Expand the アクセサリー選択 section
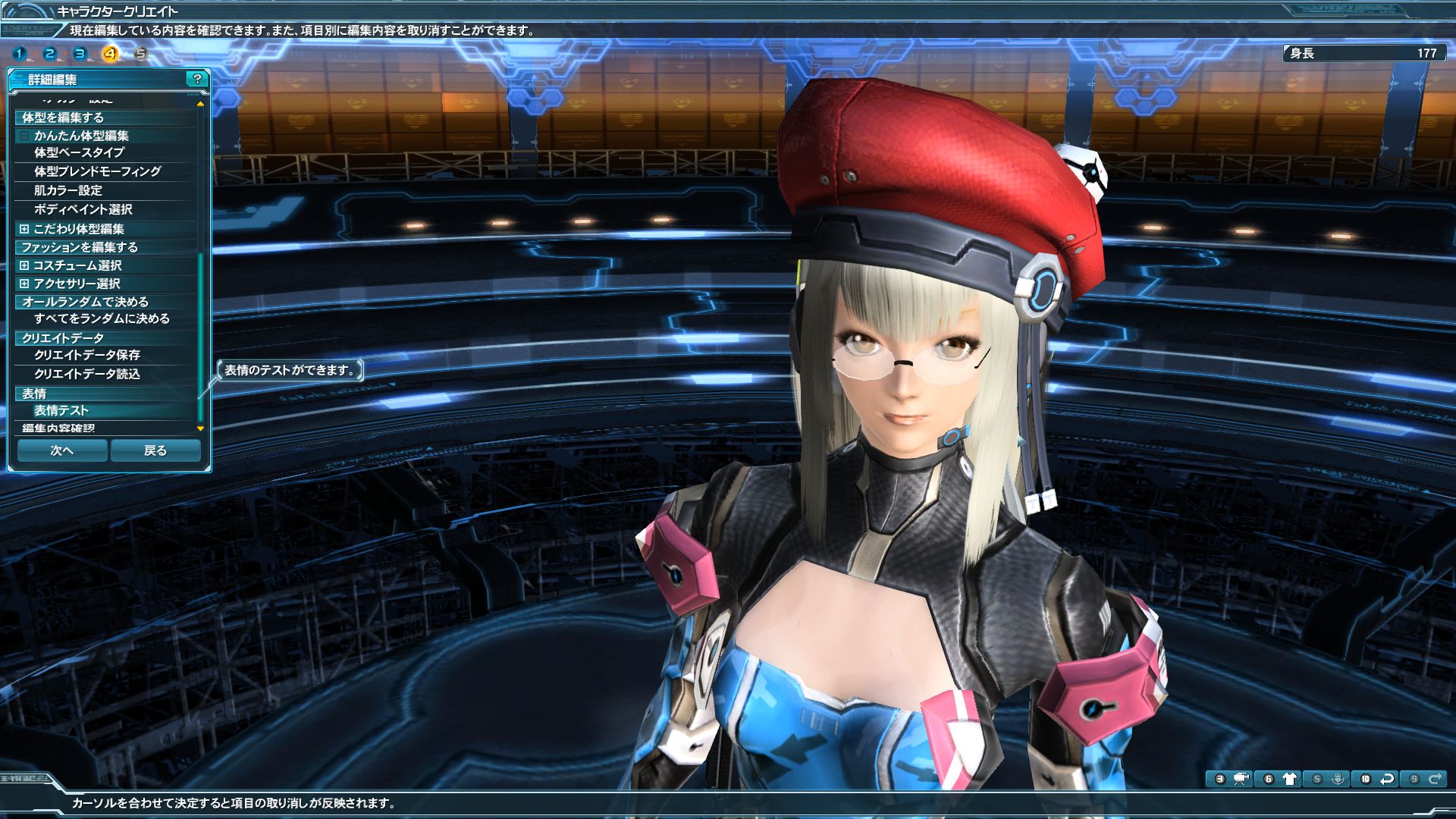 [24, 284]
